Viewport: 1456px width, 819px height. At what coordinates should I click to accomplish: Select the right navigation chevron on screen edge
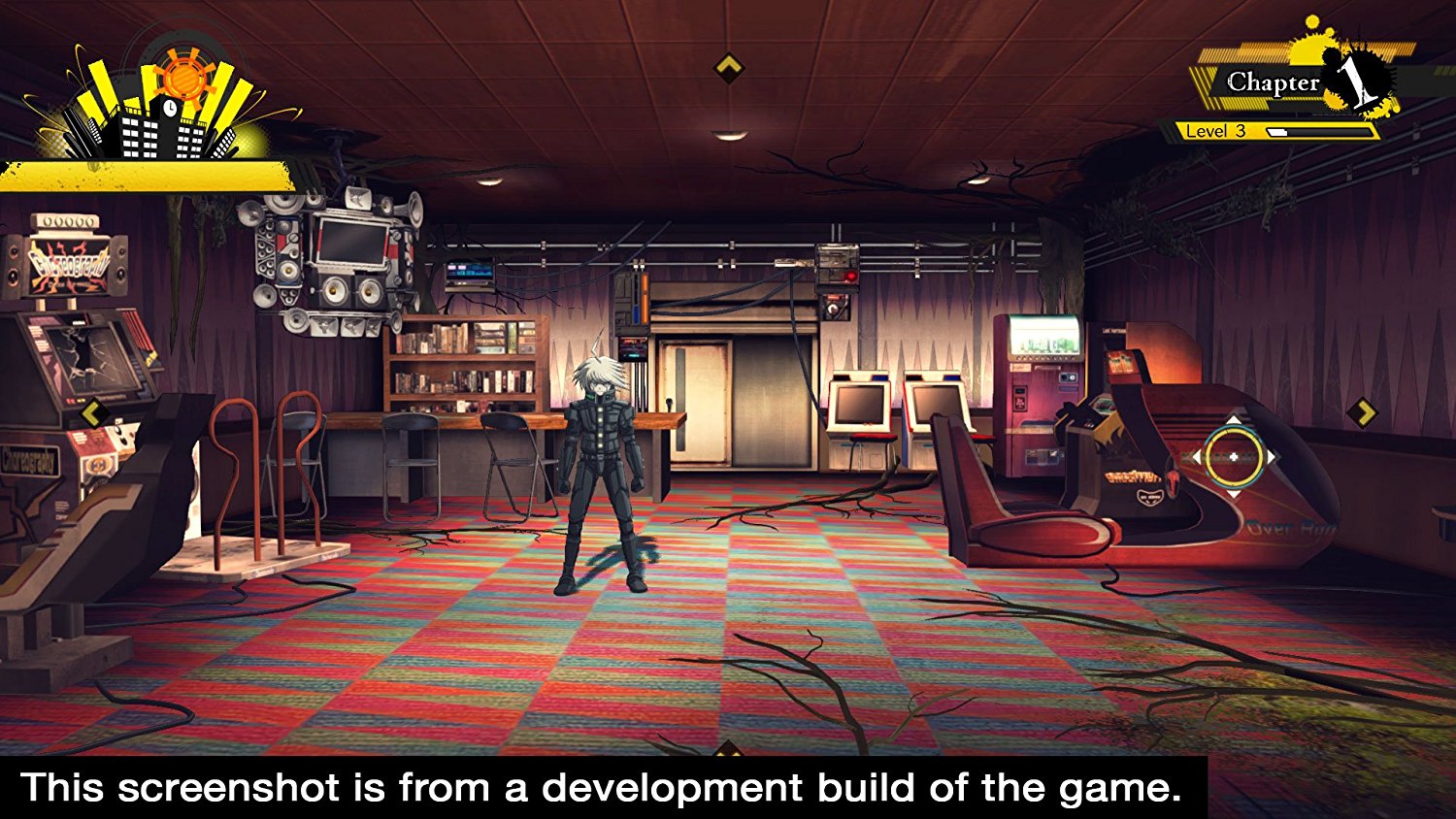coord(1366,411)
